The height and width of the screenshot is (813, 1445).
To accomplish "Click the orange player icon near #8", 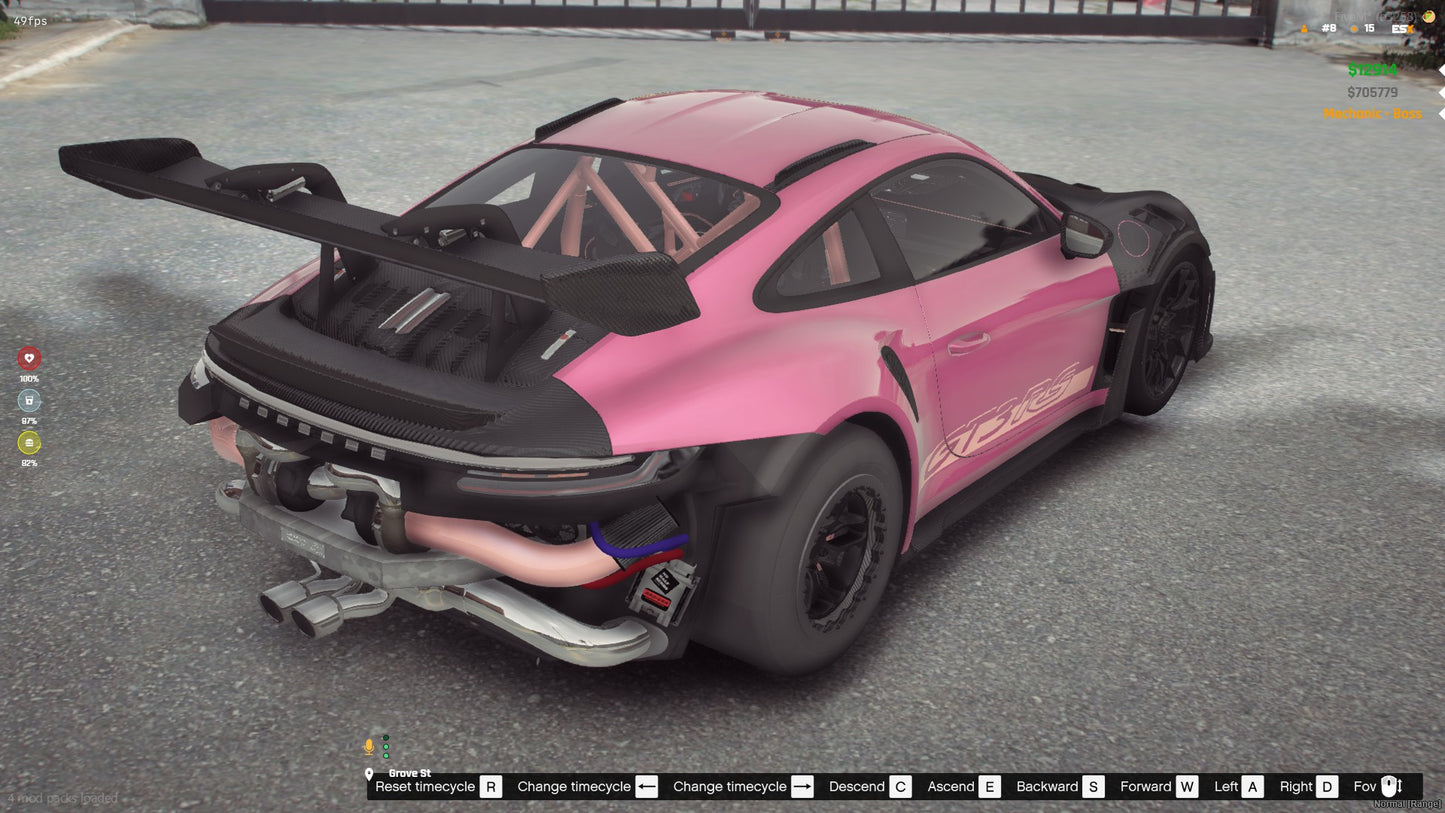I will point(1304,29).
